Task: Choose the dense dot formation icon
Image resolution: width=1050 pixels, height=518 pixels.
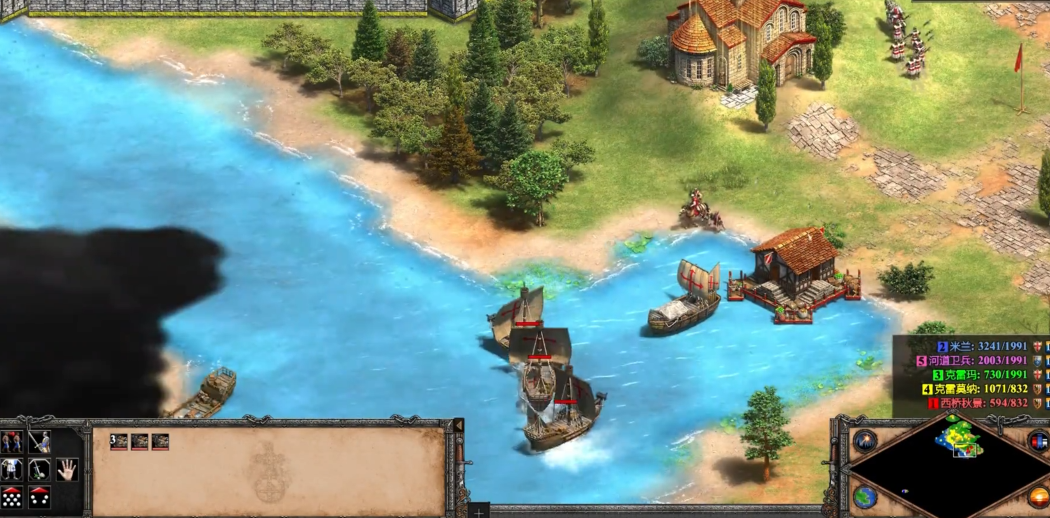Action: click(x=12, y=496)
